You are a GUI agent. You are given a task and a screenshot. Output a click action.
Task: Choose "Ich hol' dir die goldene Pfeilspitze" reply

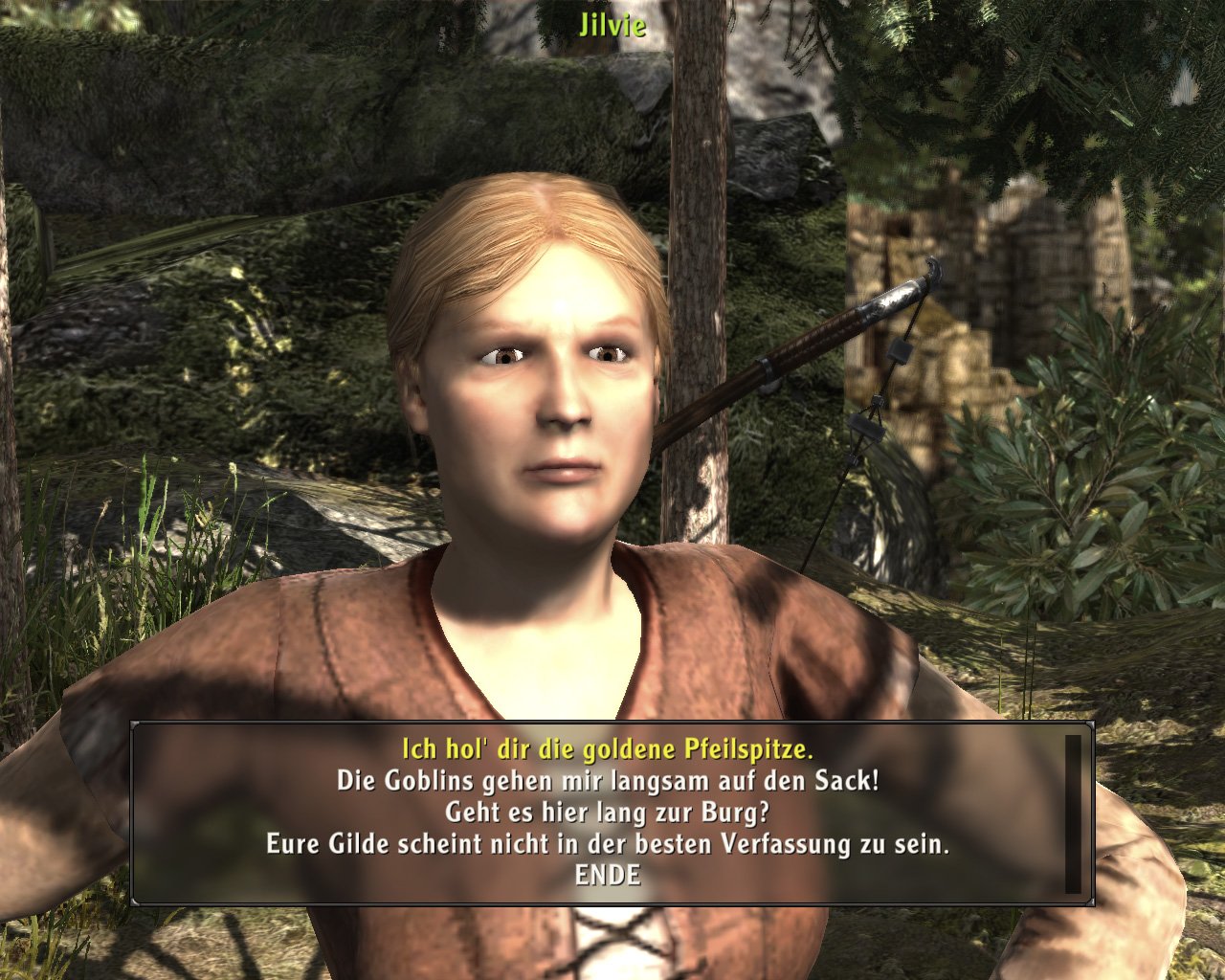coord(608,748)
